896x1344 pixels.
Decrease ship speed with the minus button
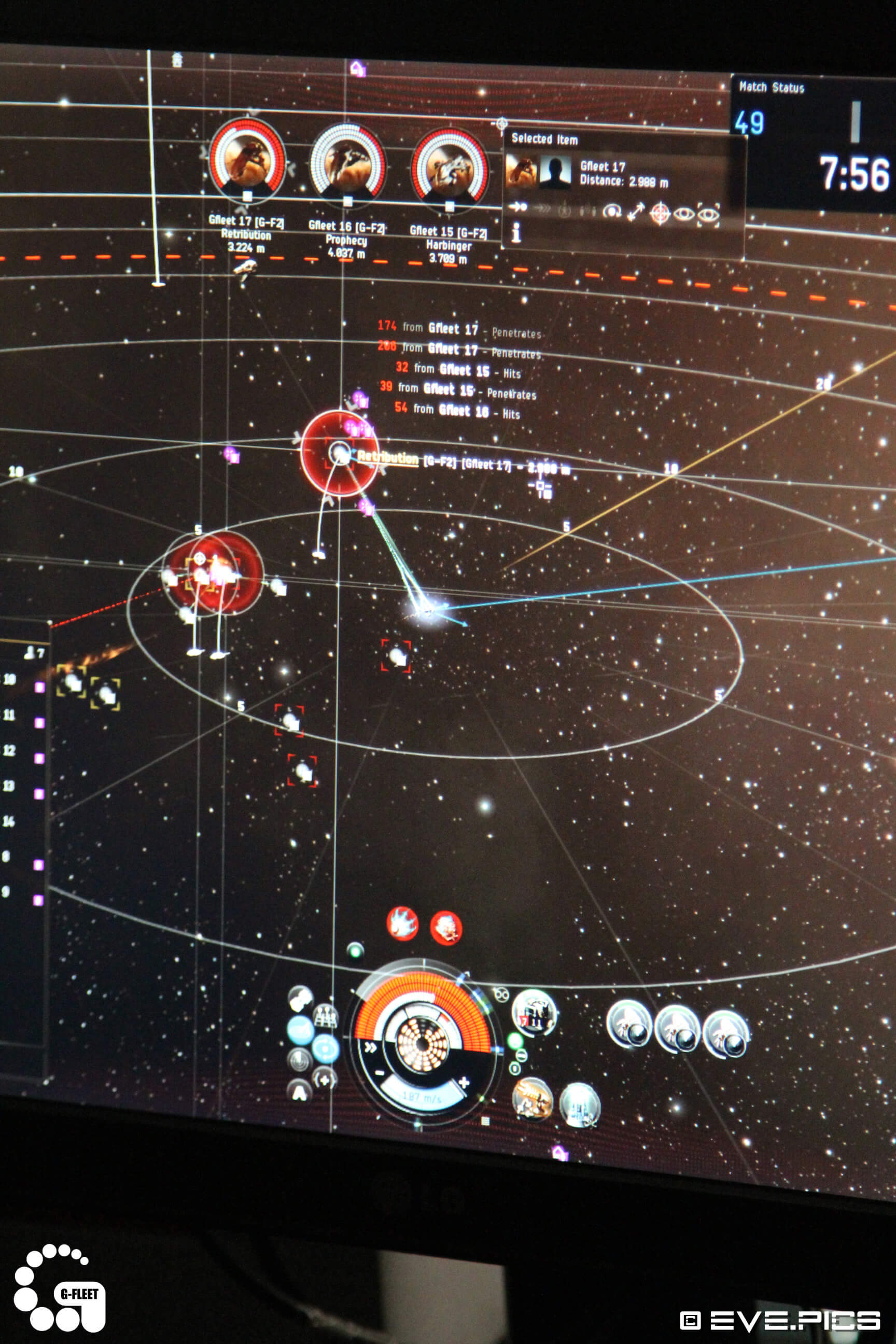pos(380,1073)
